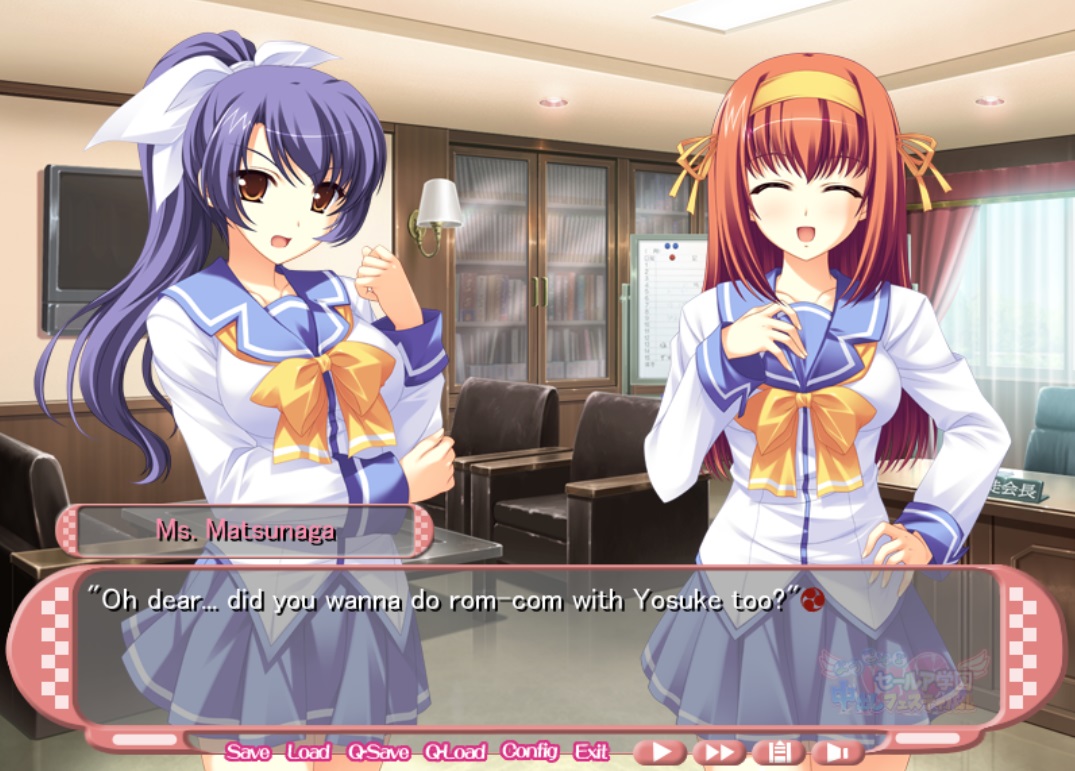Open the Config settings
Screen dimensions: 1075x771
(530, 751)
